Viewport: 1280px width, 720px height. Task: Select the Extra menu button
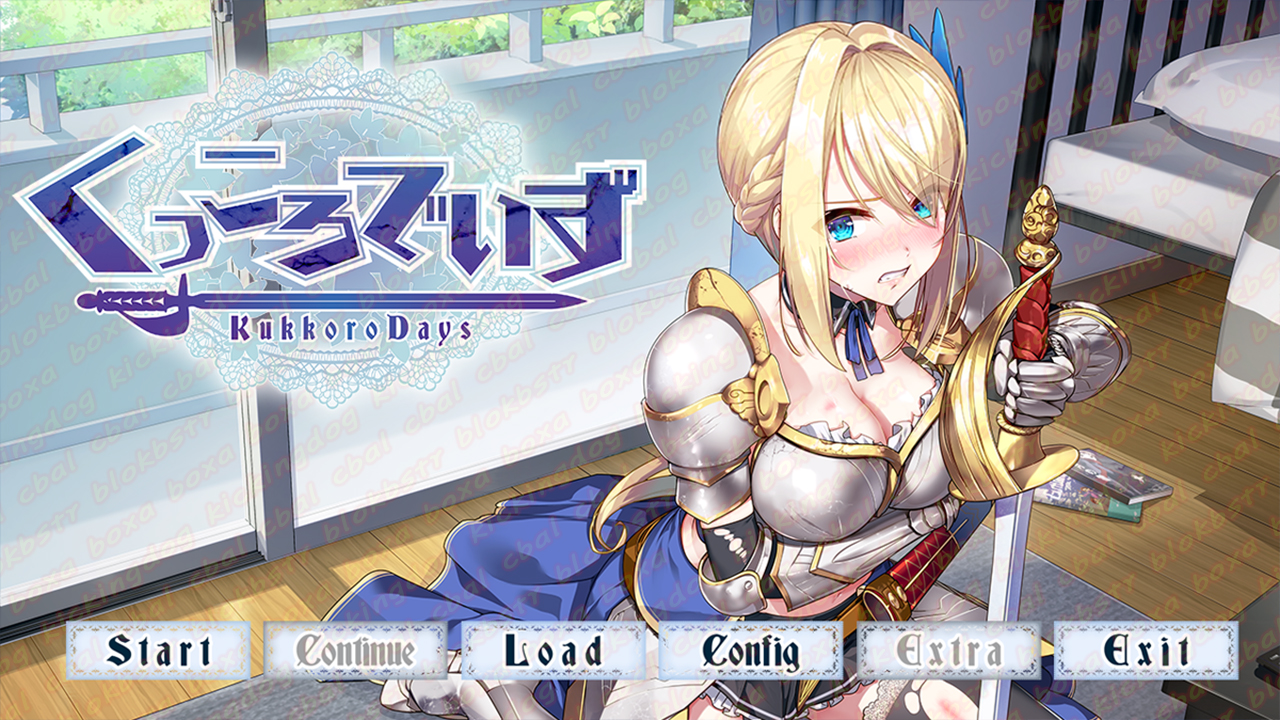tap(949, 651)
